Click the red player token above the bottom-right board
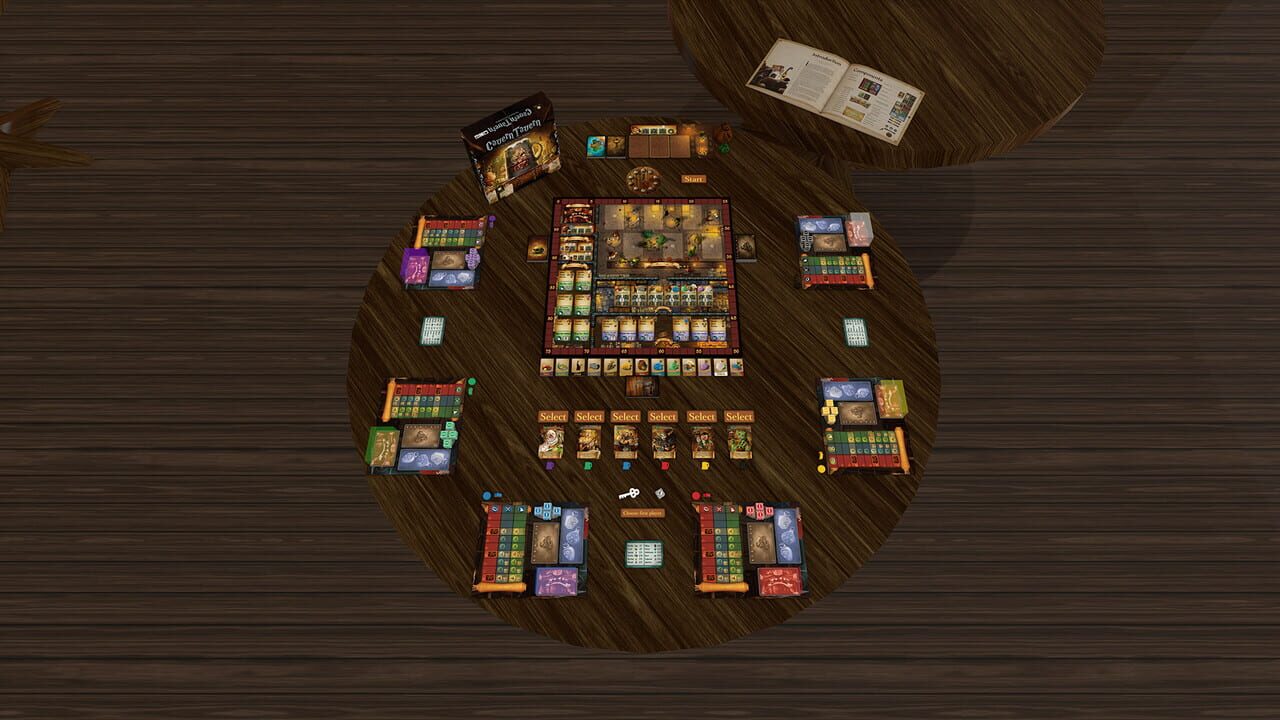1280x720 pixels. pos(697,495)
